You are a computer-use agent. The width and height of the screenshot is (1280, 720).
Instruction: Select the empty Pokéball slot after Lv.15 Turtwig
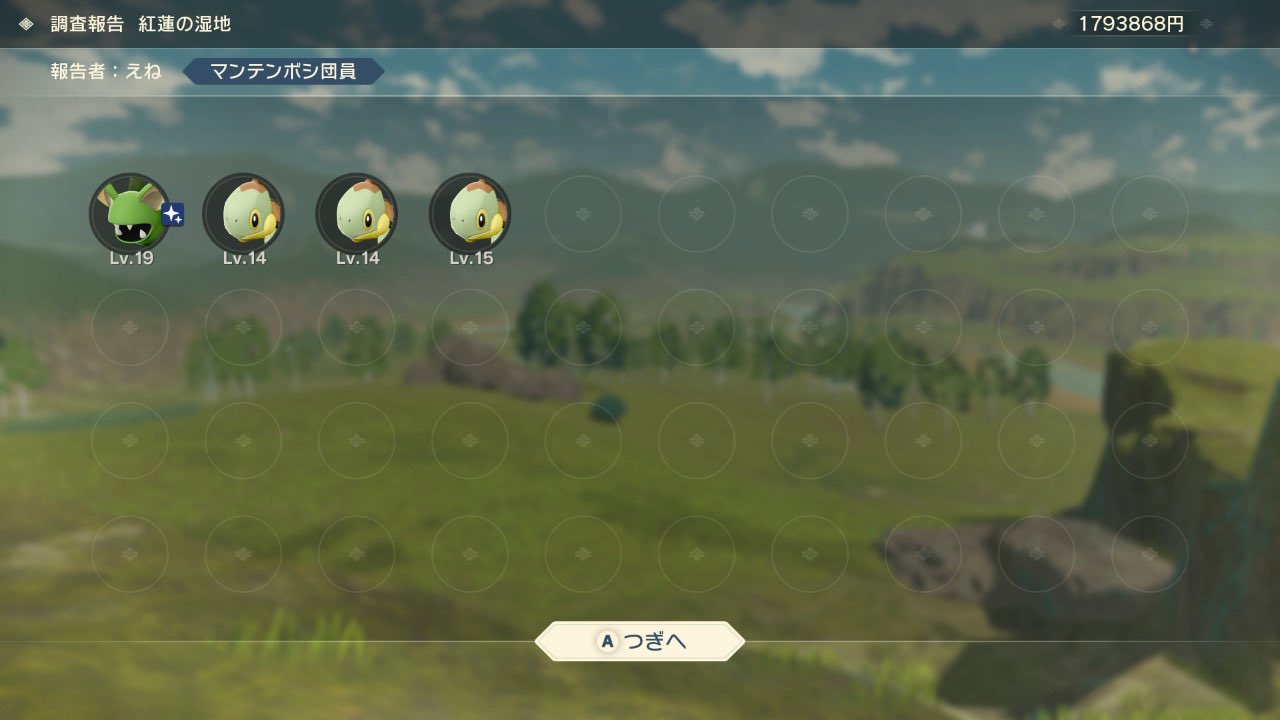pyautogui.click(x=583, y=213)
